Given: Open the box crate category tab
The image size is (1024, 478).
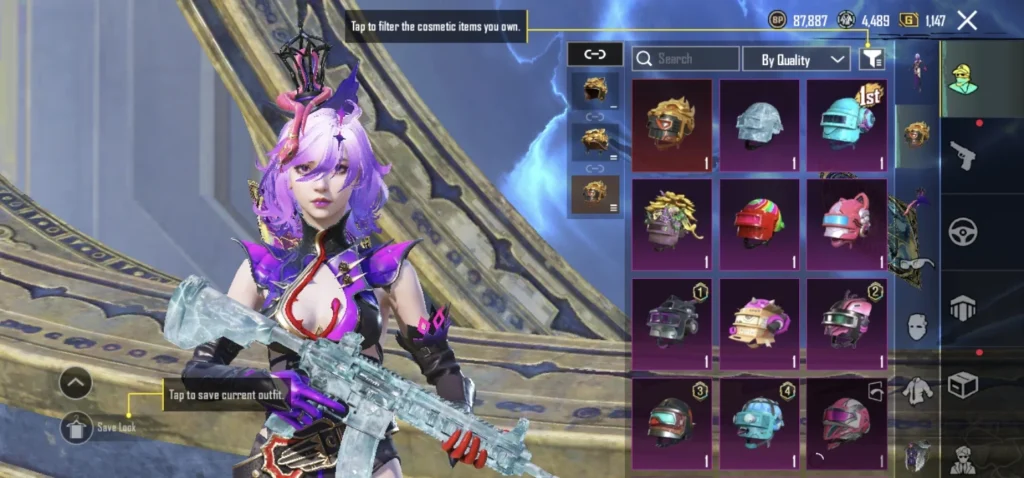Looking at the screenshot, I should 963,384.
